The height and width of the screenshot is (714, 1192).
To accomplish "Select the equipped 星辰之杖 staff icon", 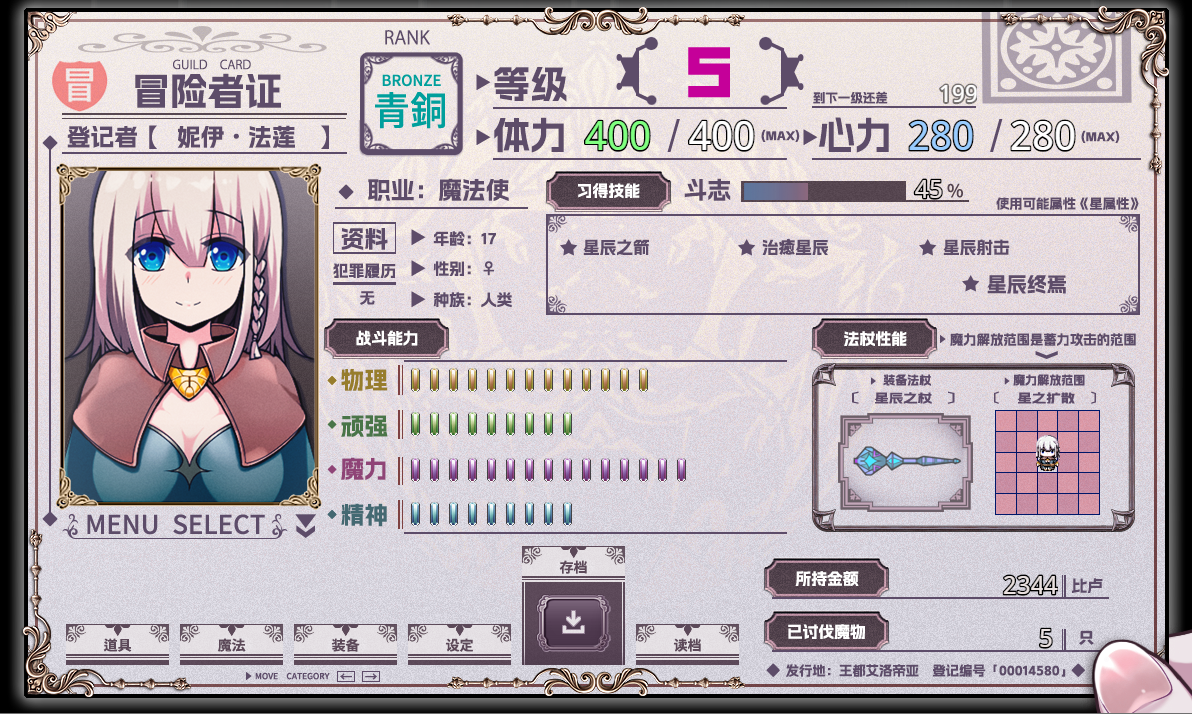I will pos(906,460).
